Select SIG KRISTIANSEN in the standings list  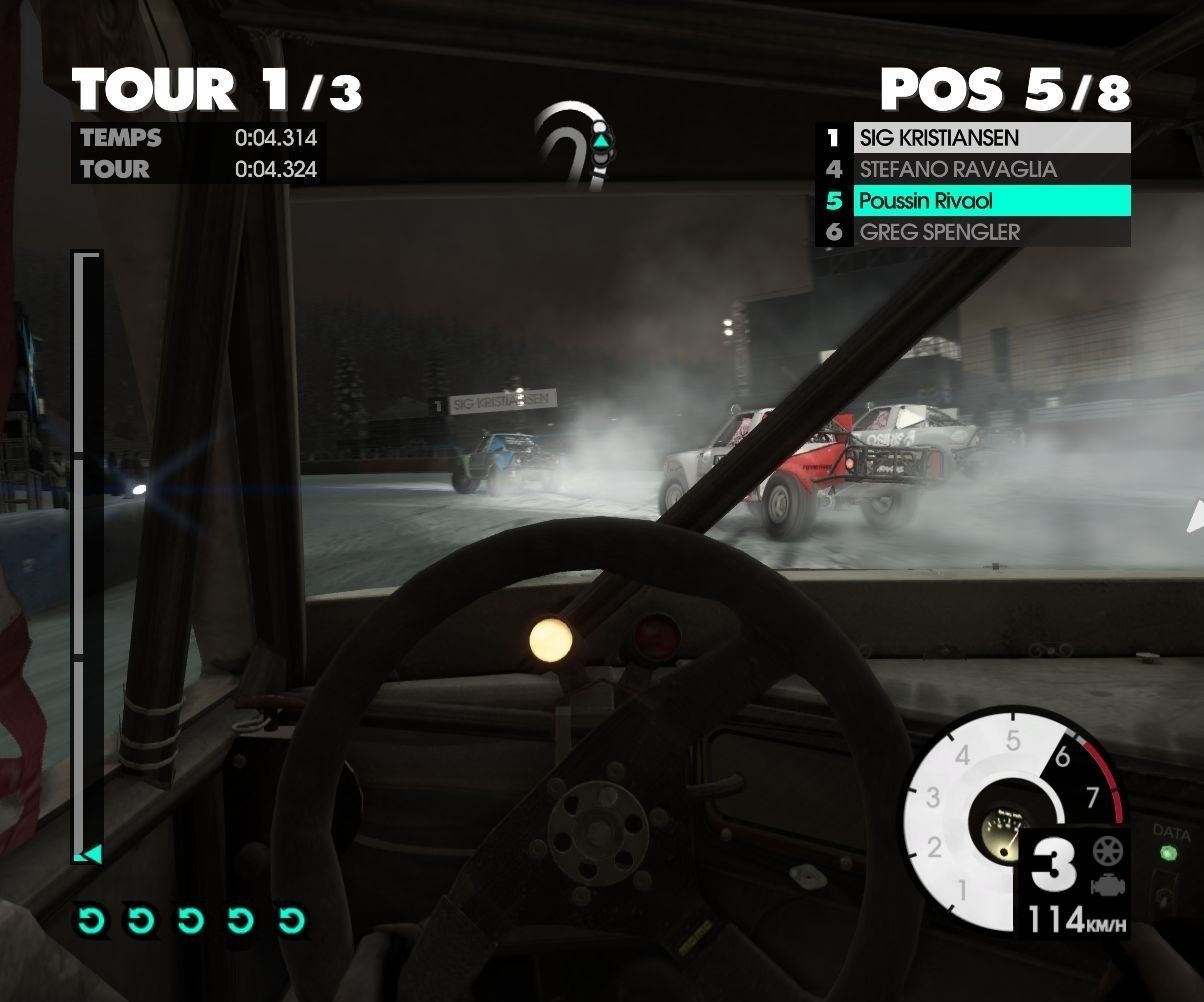coord(990,138)
